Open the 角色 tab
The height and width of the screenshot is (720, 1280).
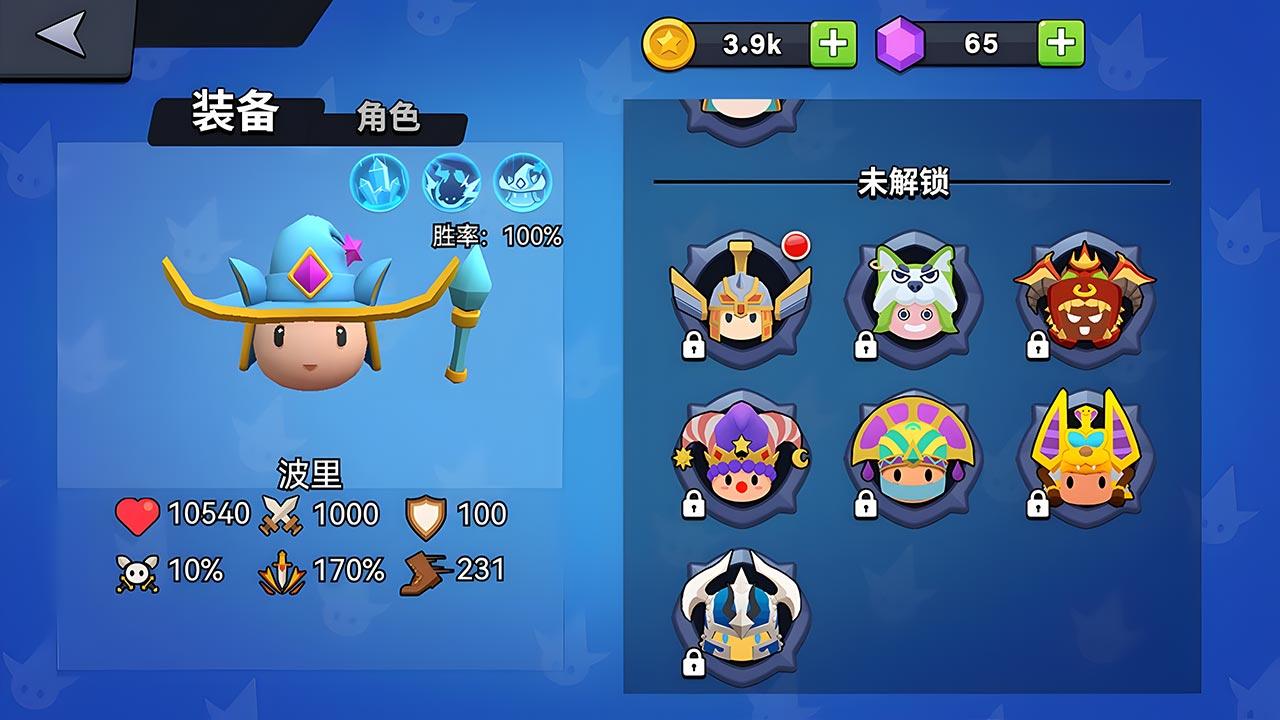[388, 118]
